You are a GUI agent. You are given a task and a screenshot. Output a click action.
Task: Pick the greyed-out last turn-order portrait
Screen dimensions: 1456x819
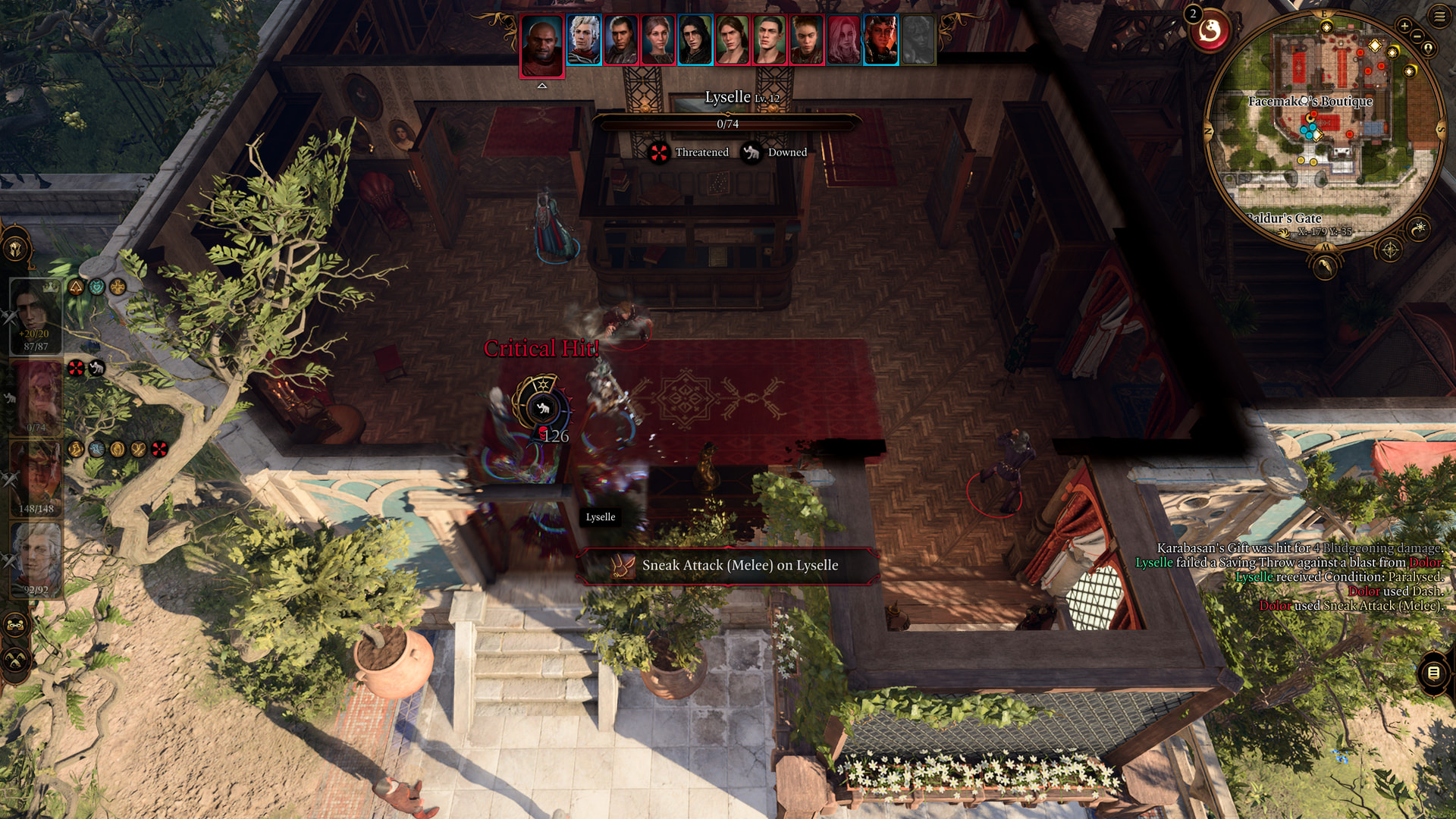click(x=918, y=40)
